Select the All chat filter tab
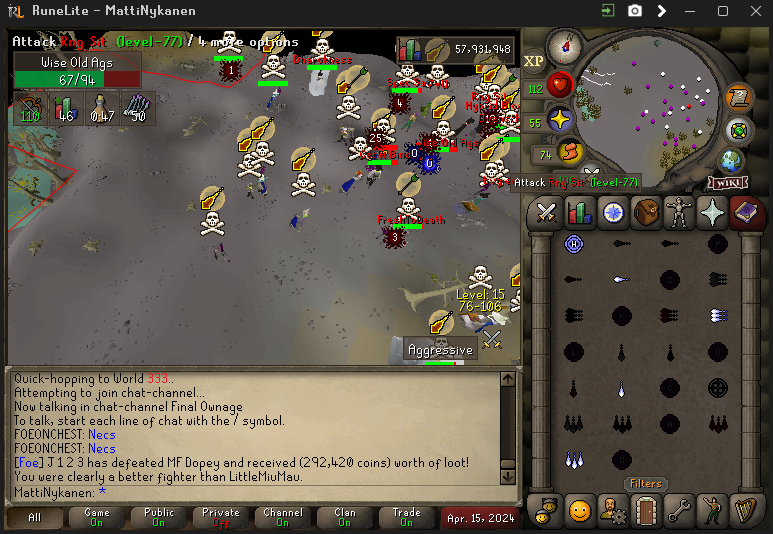The height and width of the screenshot is (534, 773). (x=34, y=518)
